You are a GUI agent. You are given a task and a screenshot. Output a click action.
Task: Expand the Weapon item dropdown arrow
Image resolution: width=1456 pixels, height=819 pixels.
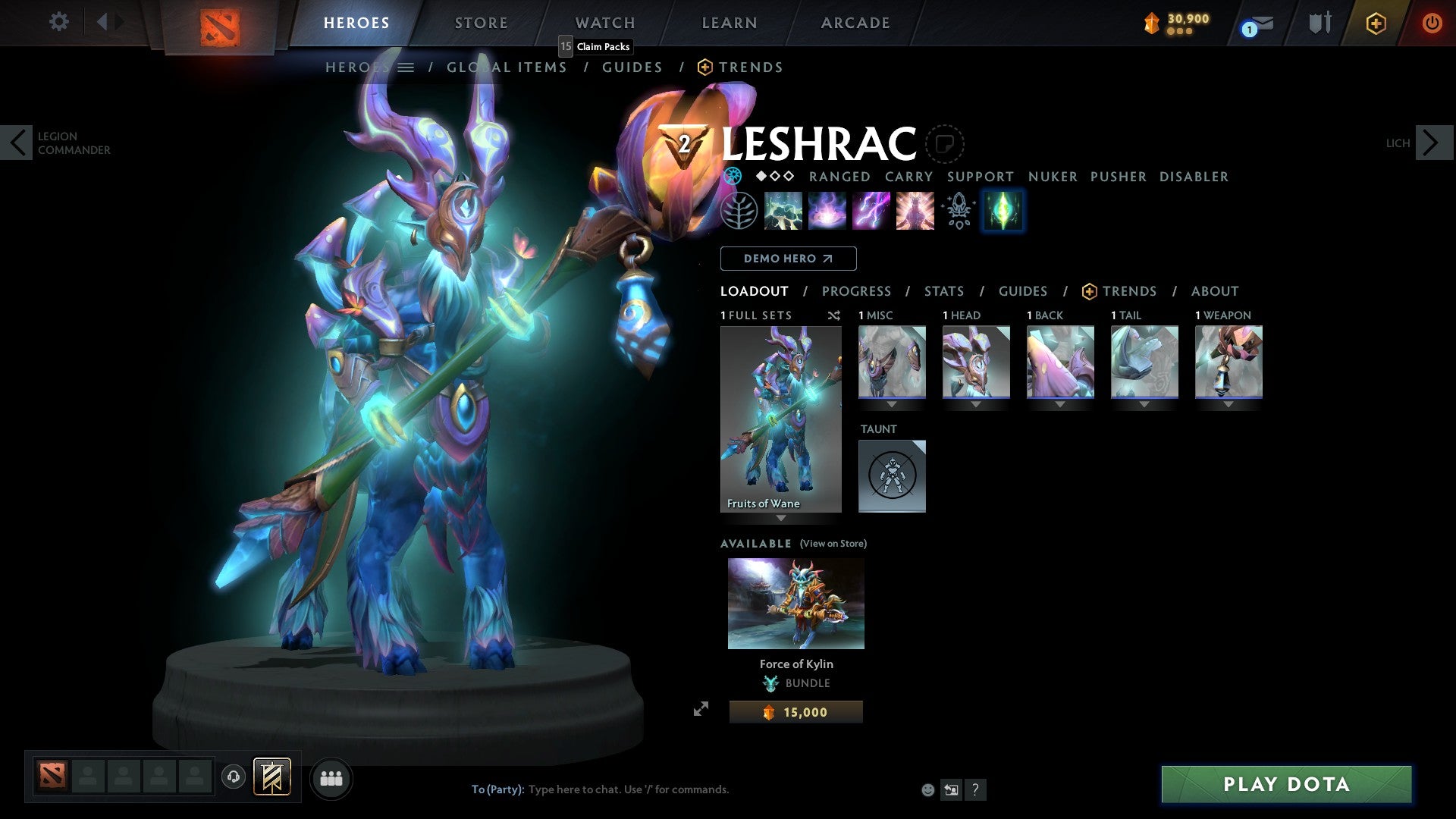pyautogui.click(x=1229, y=404)
